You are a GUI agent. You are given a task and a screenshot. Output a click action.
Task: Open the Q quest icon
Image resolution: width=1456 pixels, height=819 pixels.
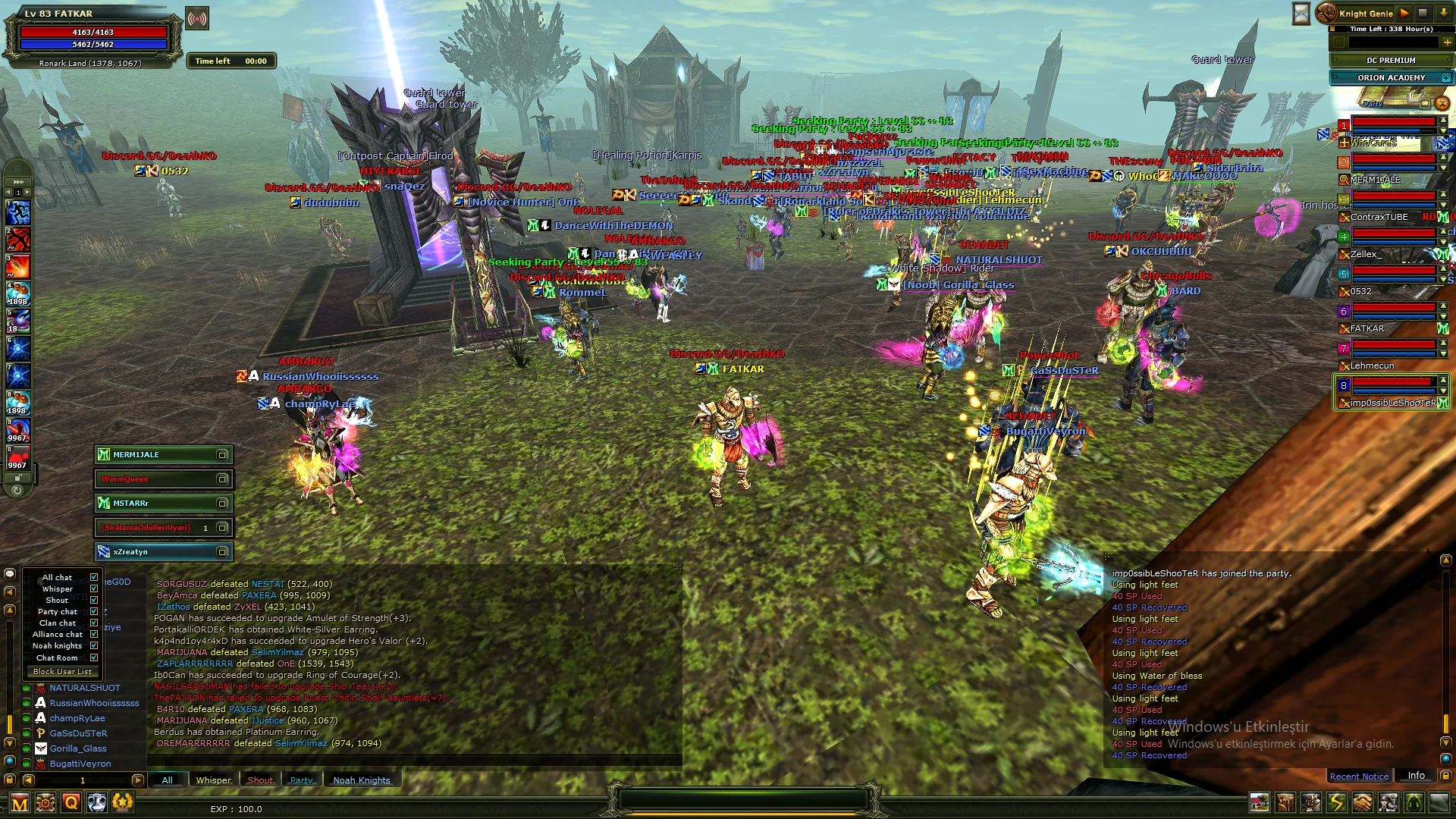(71, 802)
